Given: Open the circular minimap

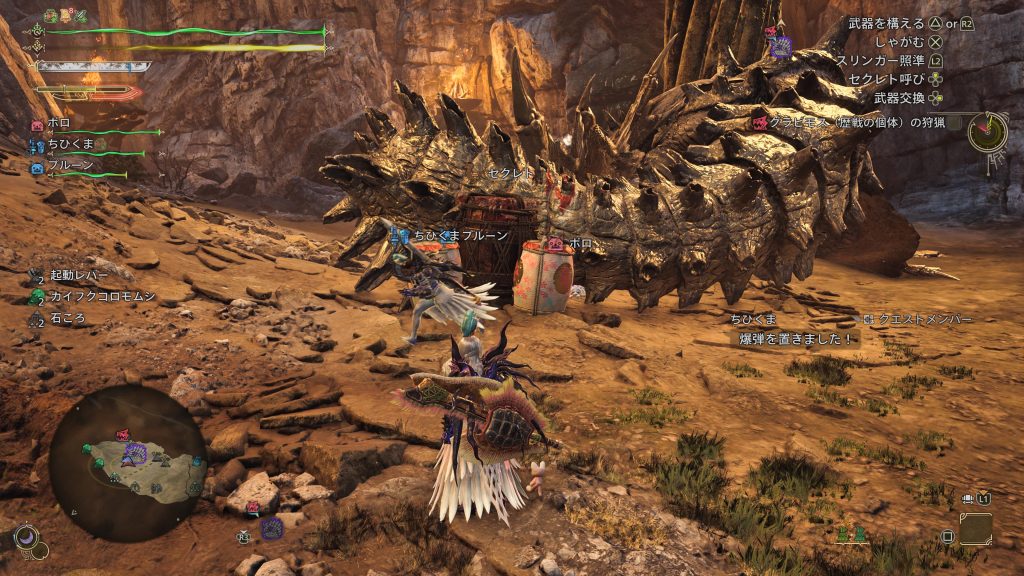Looking at the screenshot, I should click(128, 462).
